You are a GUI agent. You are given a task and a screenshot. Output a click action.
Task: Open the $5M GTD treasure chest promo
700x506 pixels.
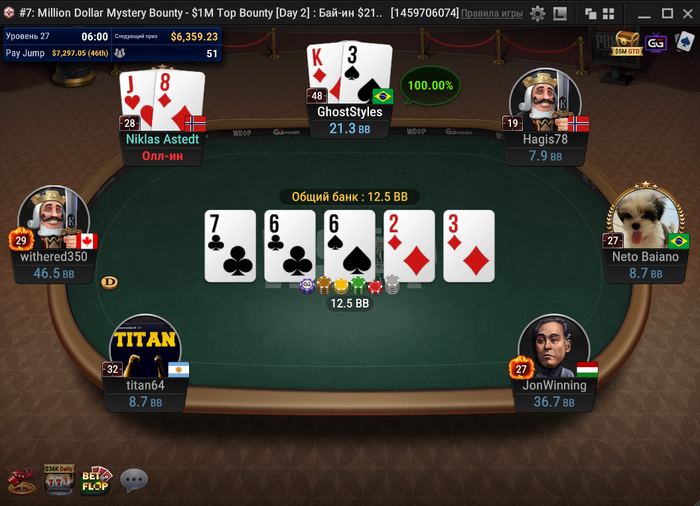tap(627, 43)
